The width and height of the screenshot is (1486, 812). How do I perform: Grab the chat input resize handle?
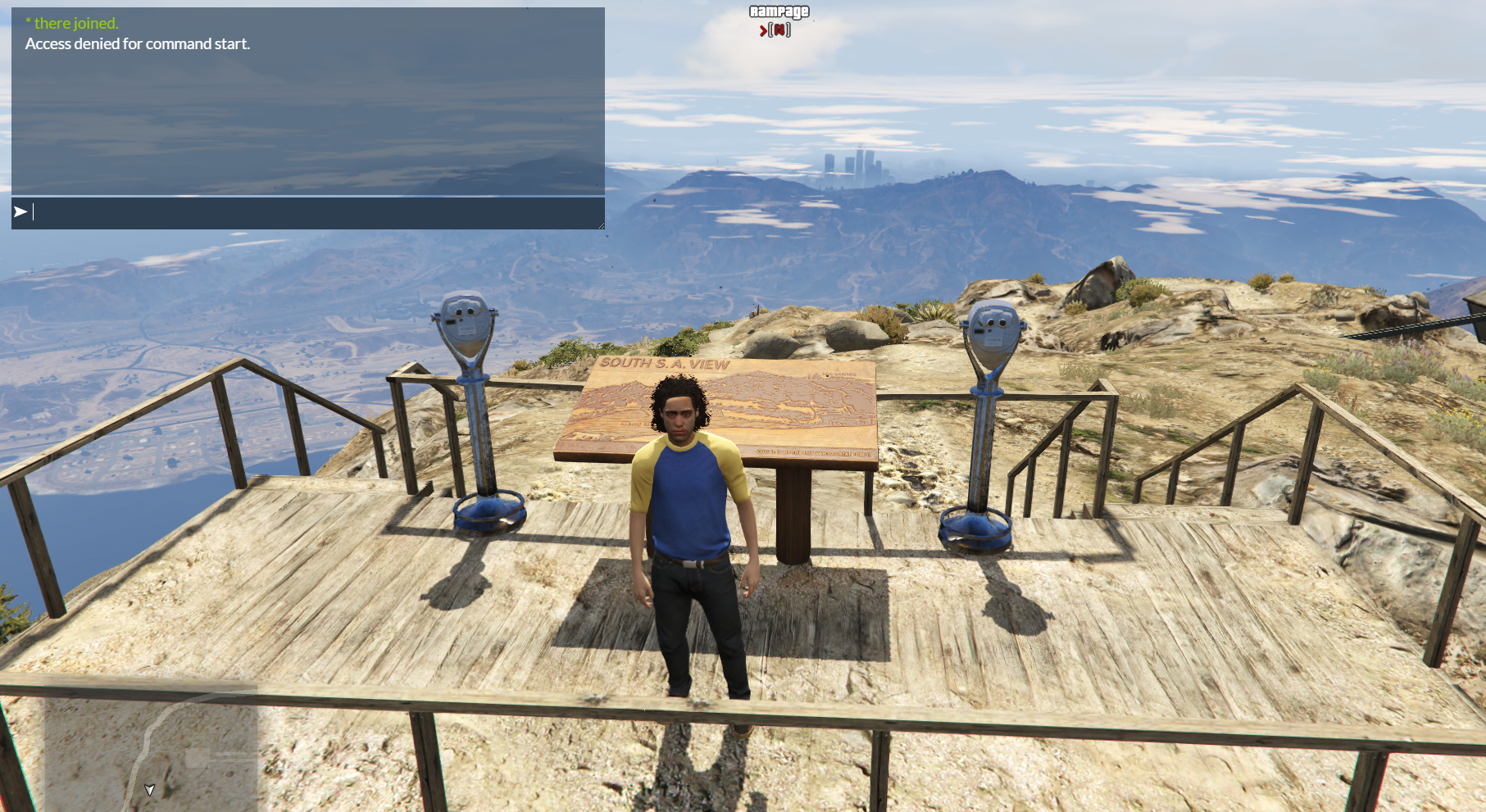(601, 225)
